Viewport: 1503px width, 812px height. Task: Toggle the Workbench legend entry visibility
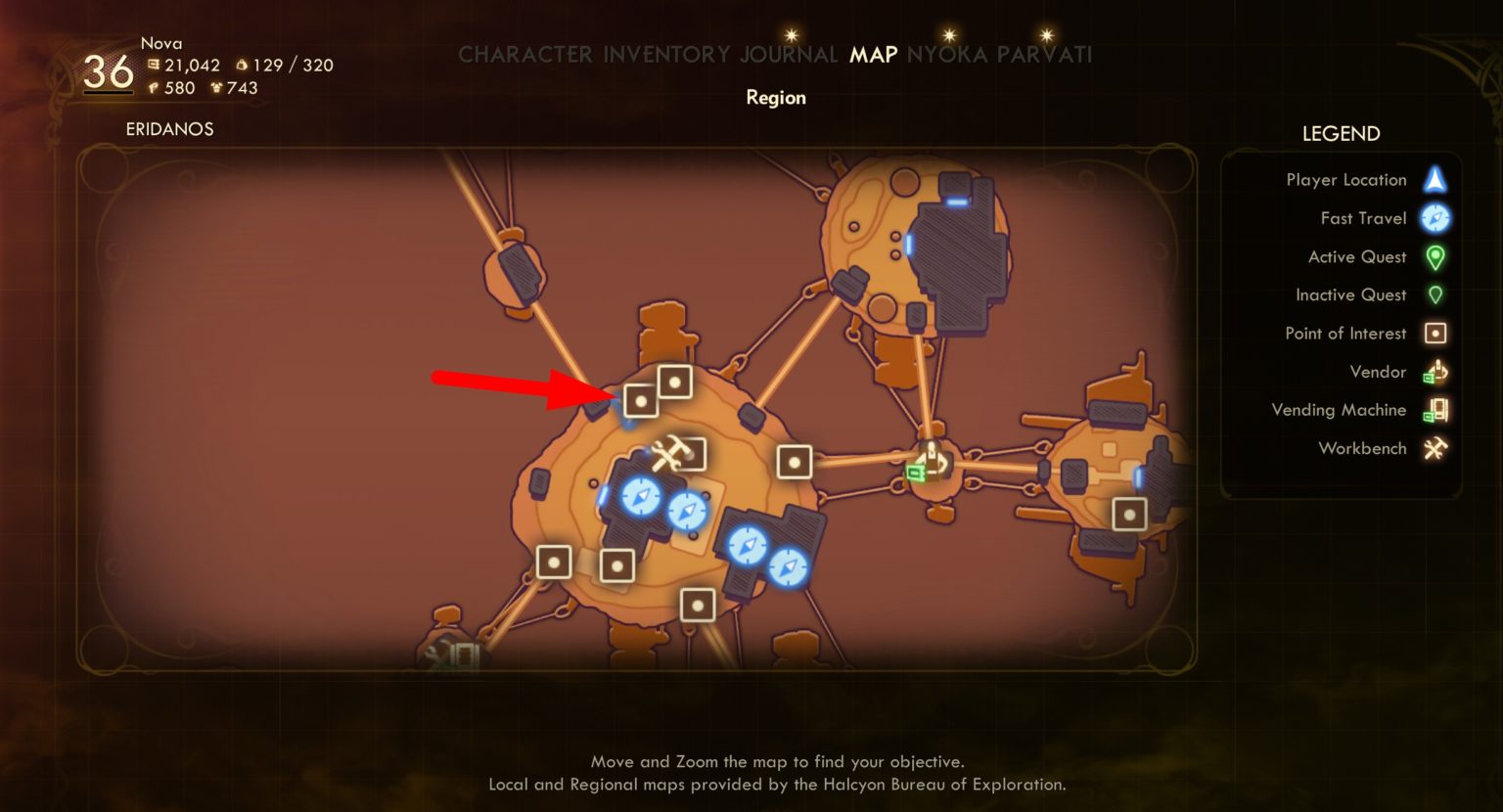(1435, 448)
